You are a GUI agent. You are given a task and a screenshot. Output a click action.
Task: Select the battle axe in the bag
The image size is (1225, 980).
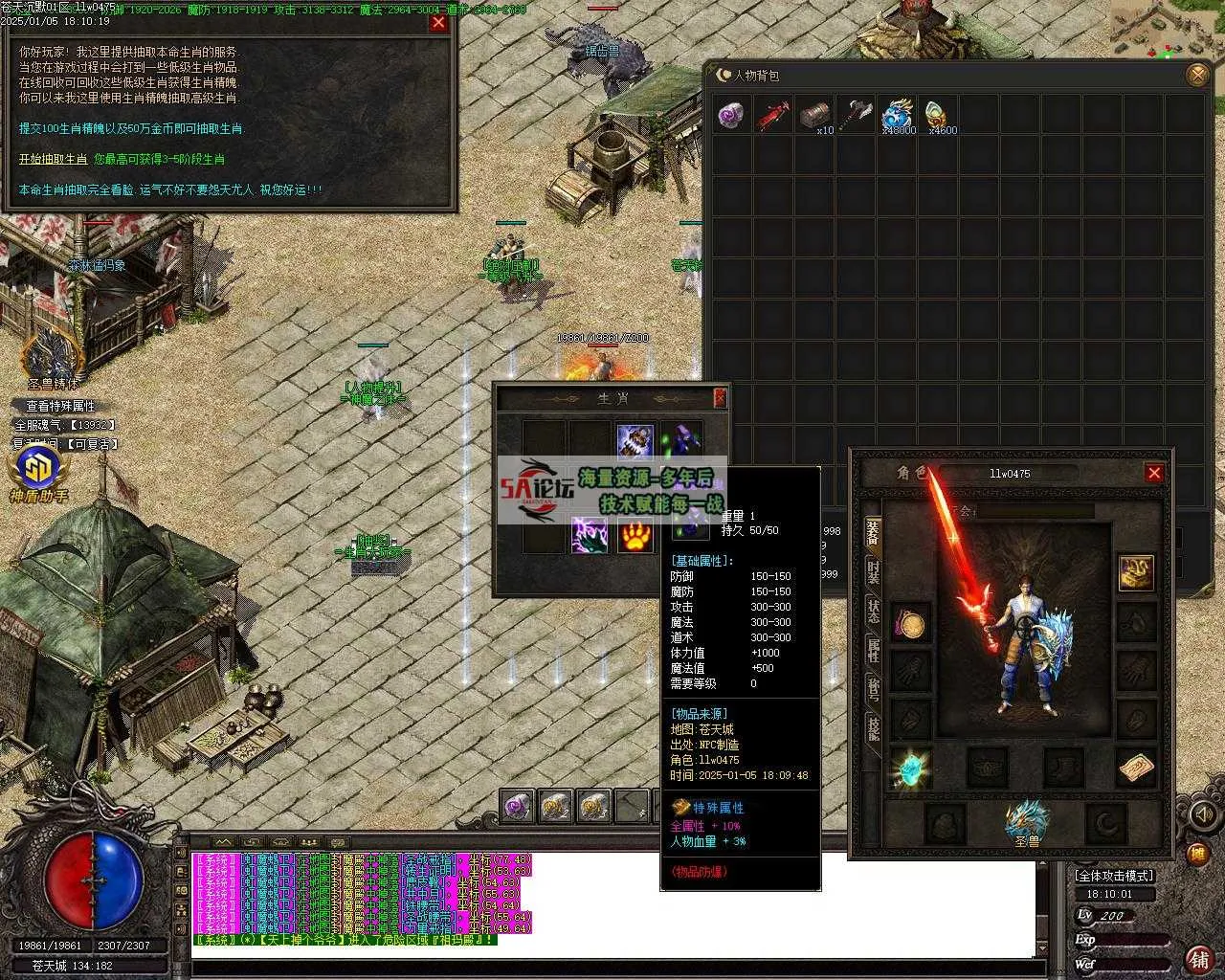coord(856,116)
